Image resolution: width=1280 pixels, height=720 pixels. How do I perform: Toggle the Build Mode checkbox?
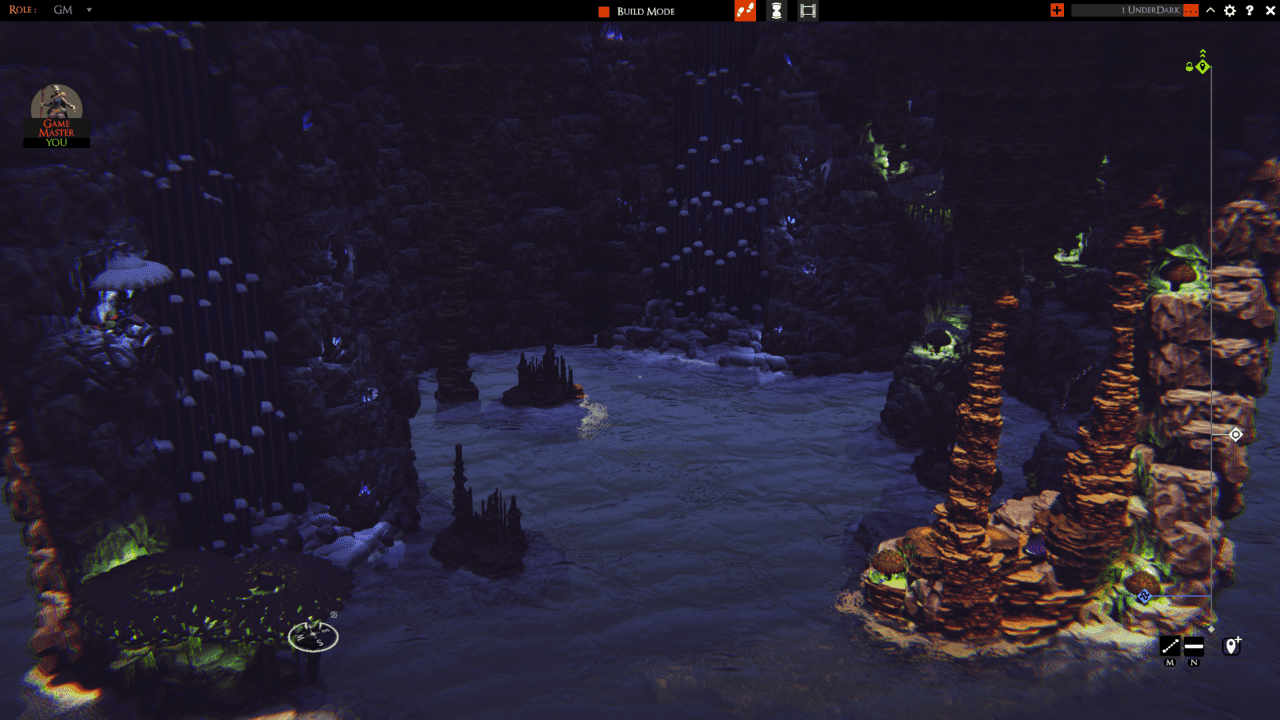point(604,11)
